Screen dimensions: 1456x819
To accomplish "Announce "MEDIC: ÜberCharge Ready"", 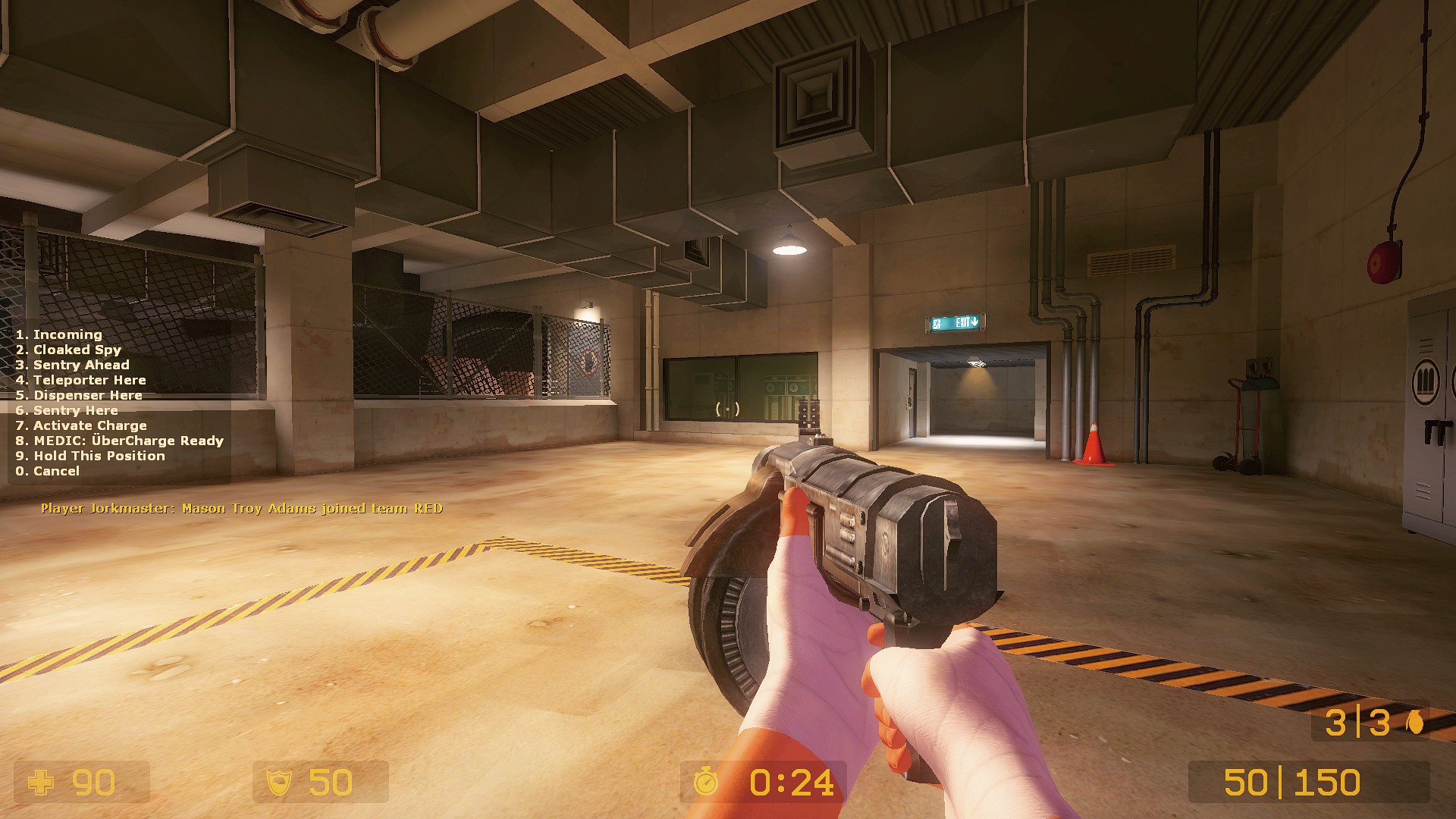I will pyautogui.click(x=118, y=441).
